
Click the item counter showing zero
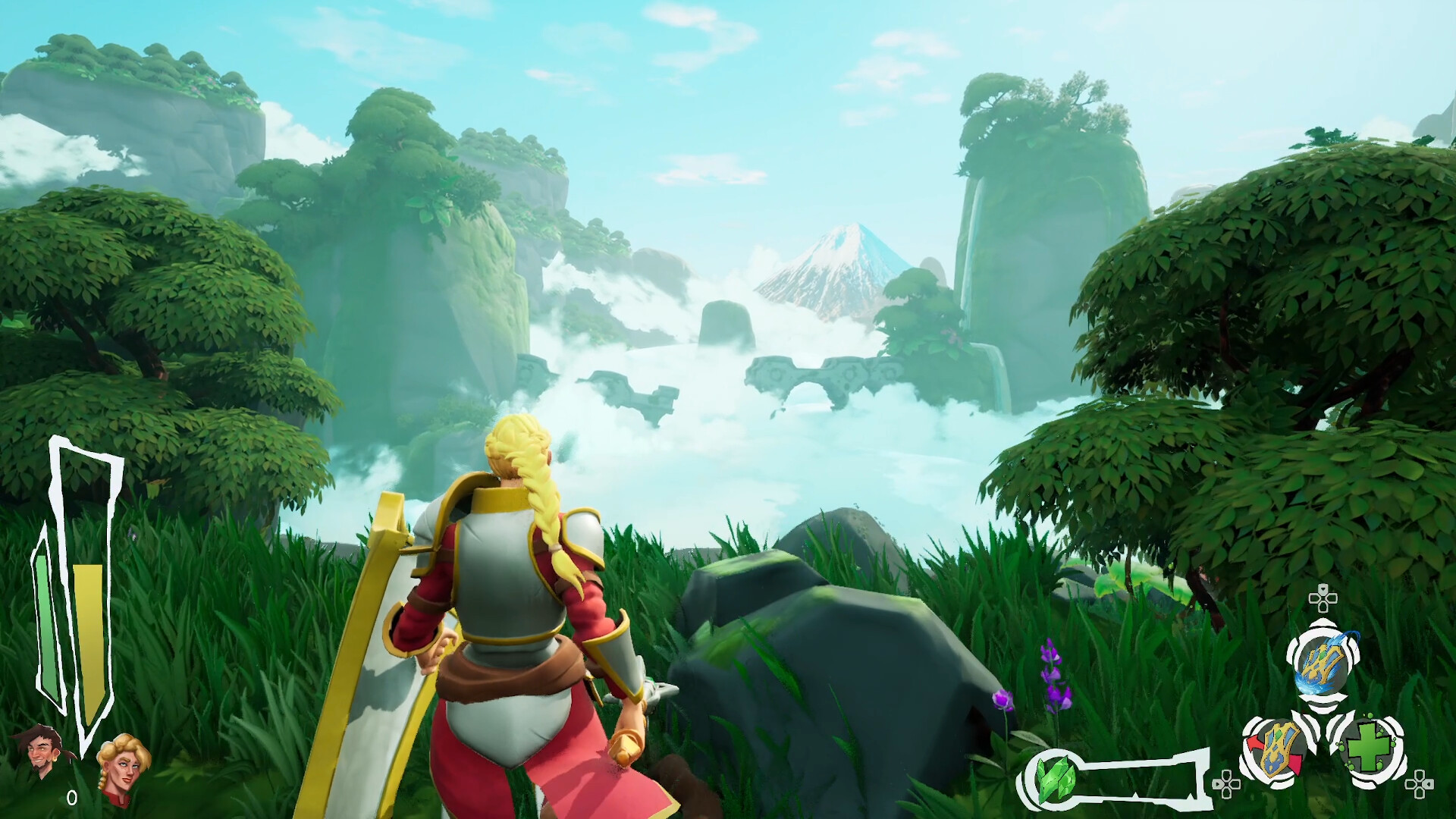pos(72,796)
